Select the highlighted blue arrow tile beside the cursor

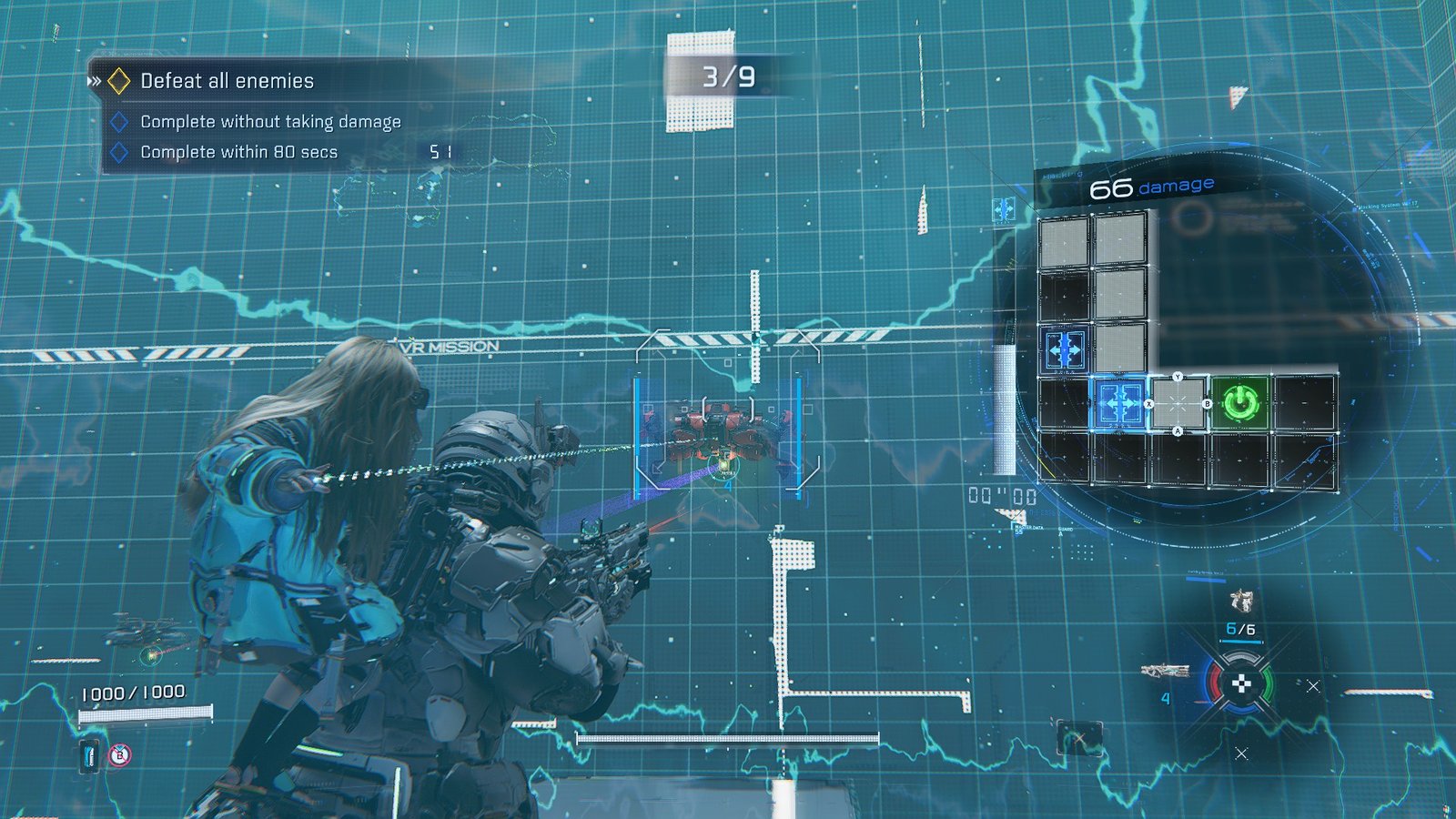1119,402
